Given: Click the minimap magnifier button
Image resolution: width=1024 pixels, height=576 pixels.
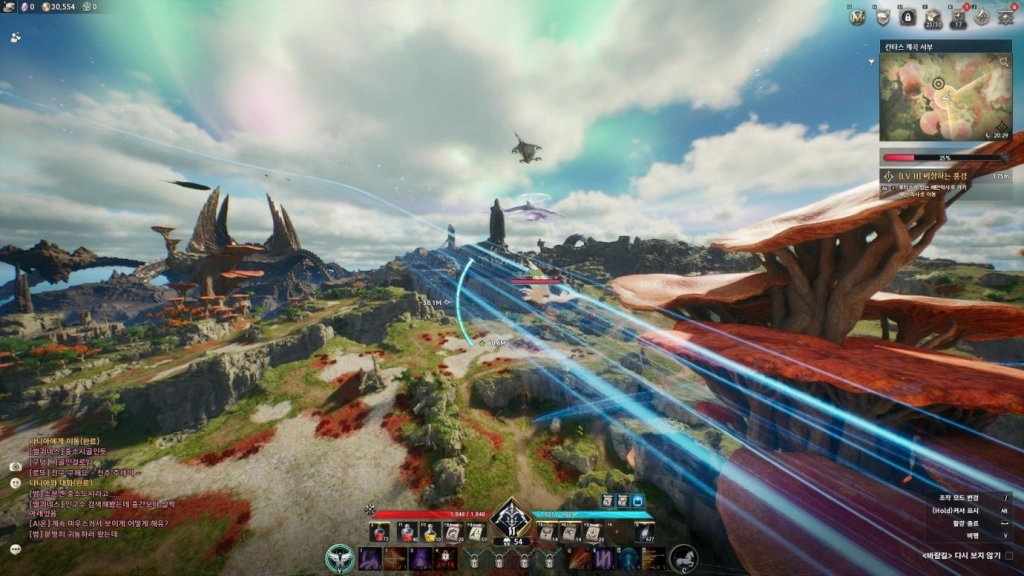Looking at the screenshot, I should pos(1003,61).
